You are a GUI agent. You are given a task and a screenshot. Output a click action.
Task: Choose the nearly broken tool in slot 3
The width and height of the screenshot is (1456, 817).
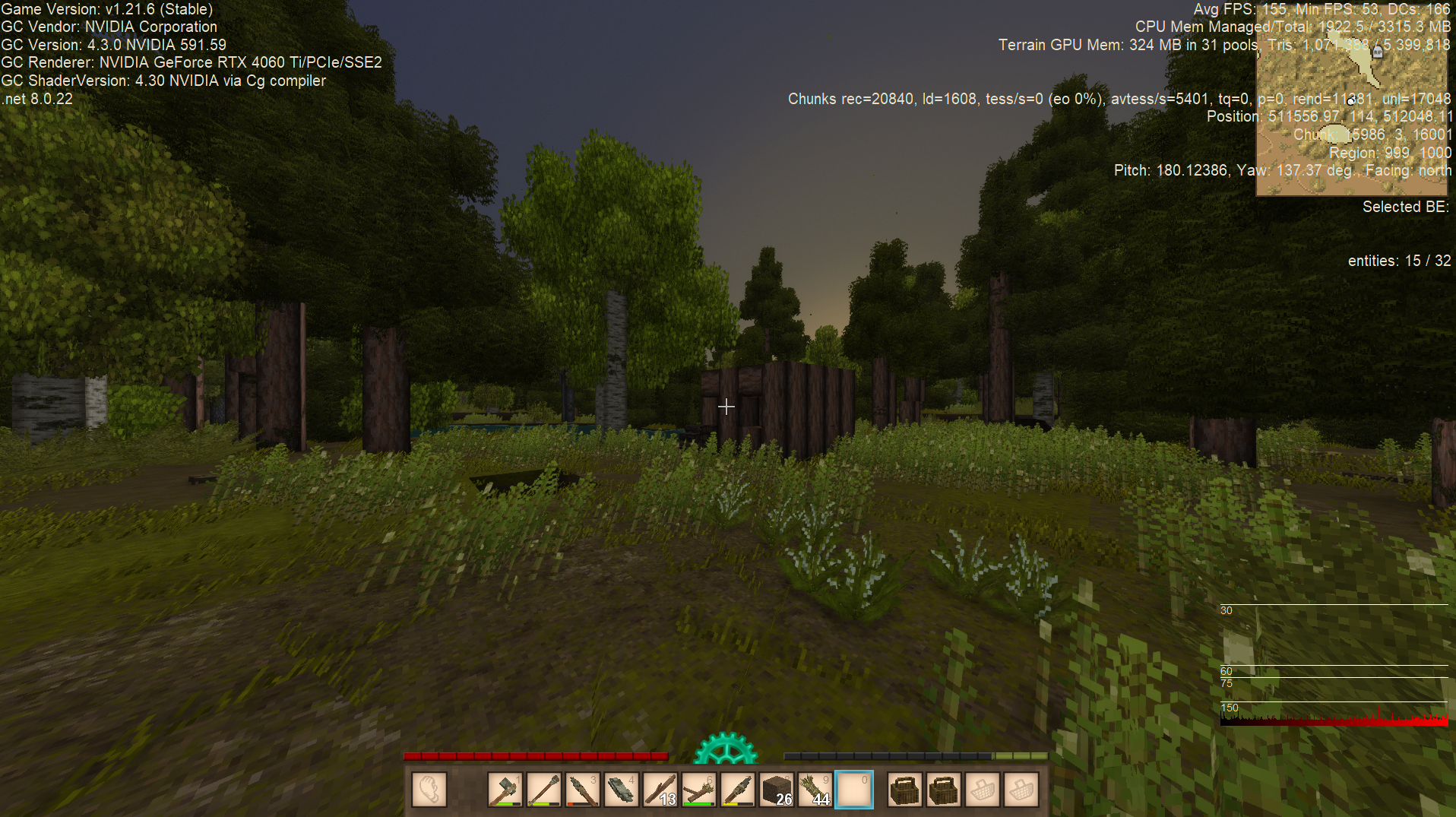coord(582,790)
